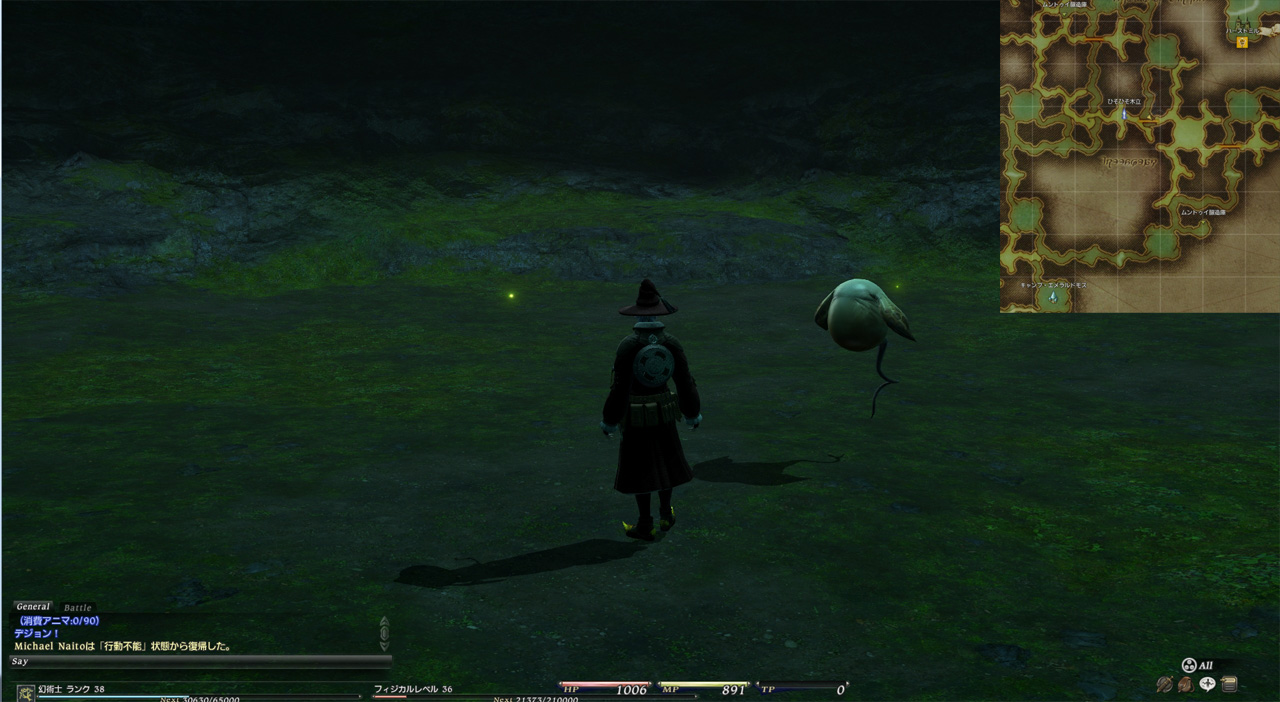Select the blue crystal marker mid-map

[x=1124, y=115]
